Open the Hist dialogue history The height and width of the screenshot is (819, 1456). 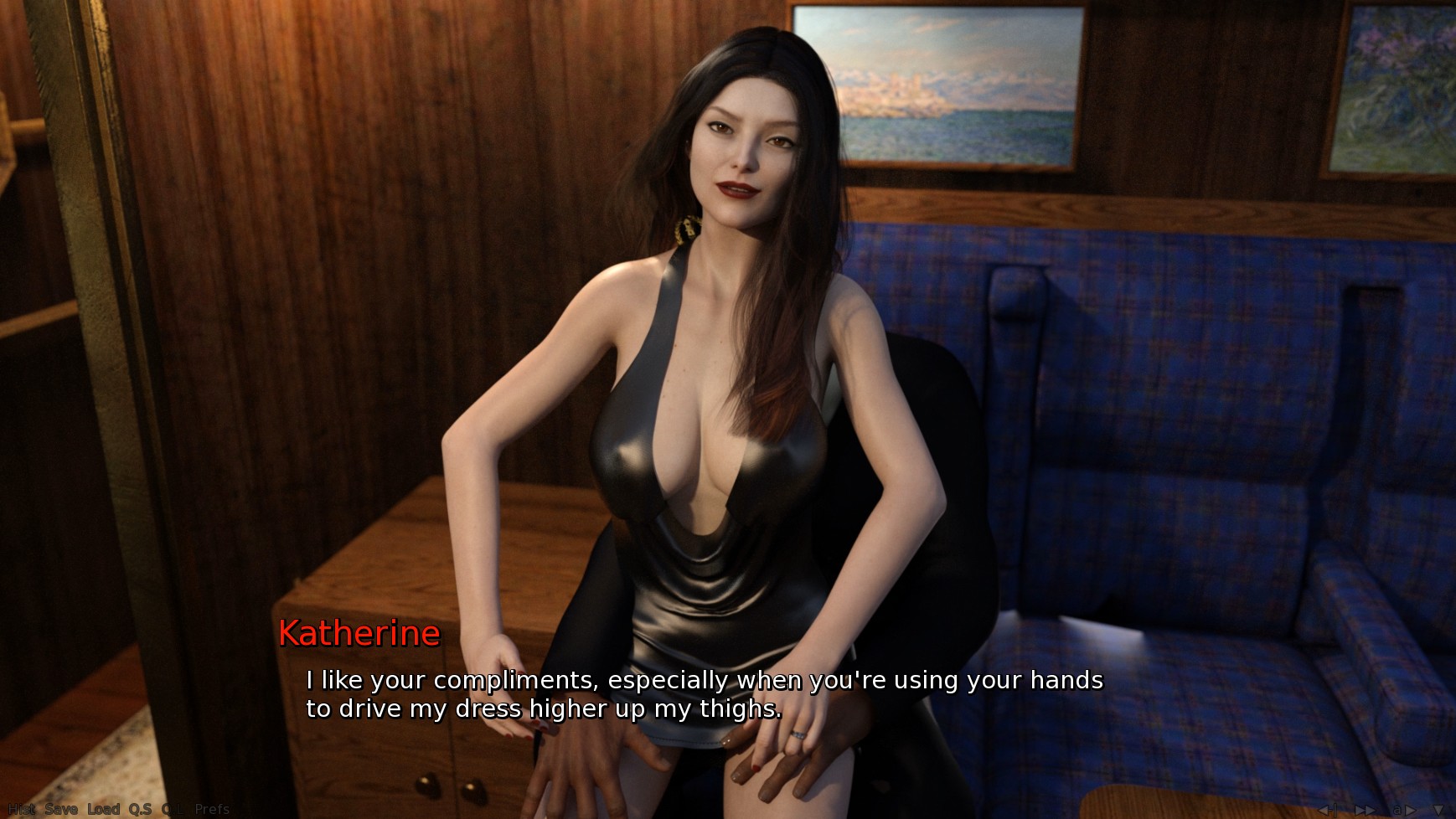point(21,809)
